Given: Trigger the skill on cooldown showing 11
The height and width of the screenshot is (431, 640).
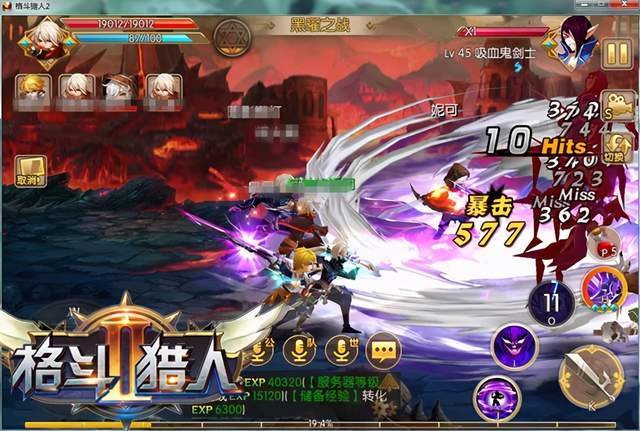Looking at the screenshot, I should [550, 300].
